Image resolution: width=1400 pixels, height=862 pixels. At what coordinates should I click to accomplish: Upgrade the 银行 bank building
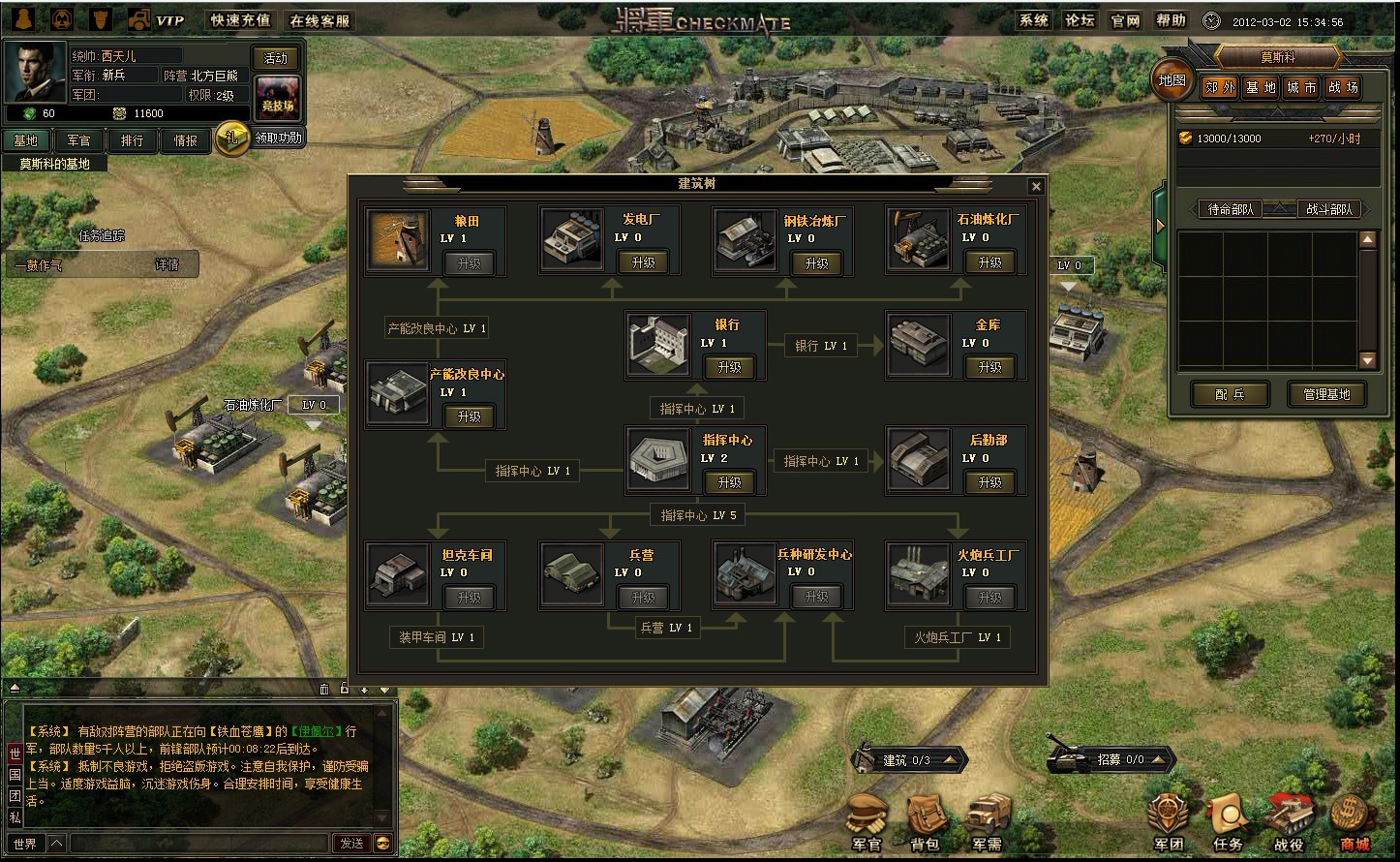[x=729, y=367]
